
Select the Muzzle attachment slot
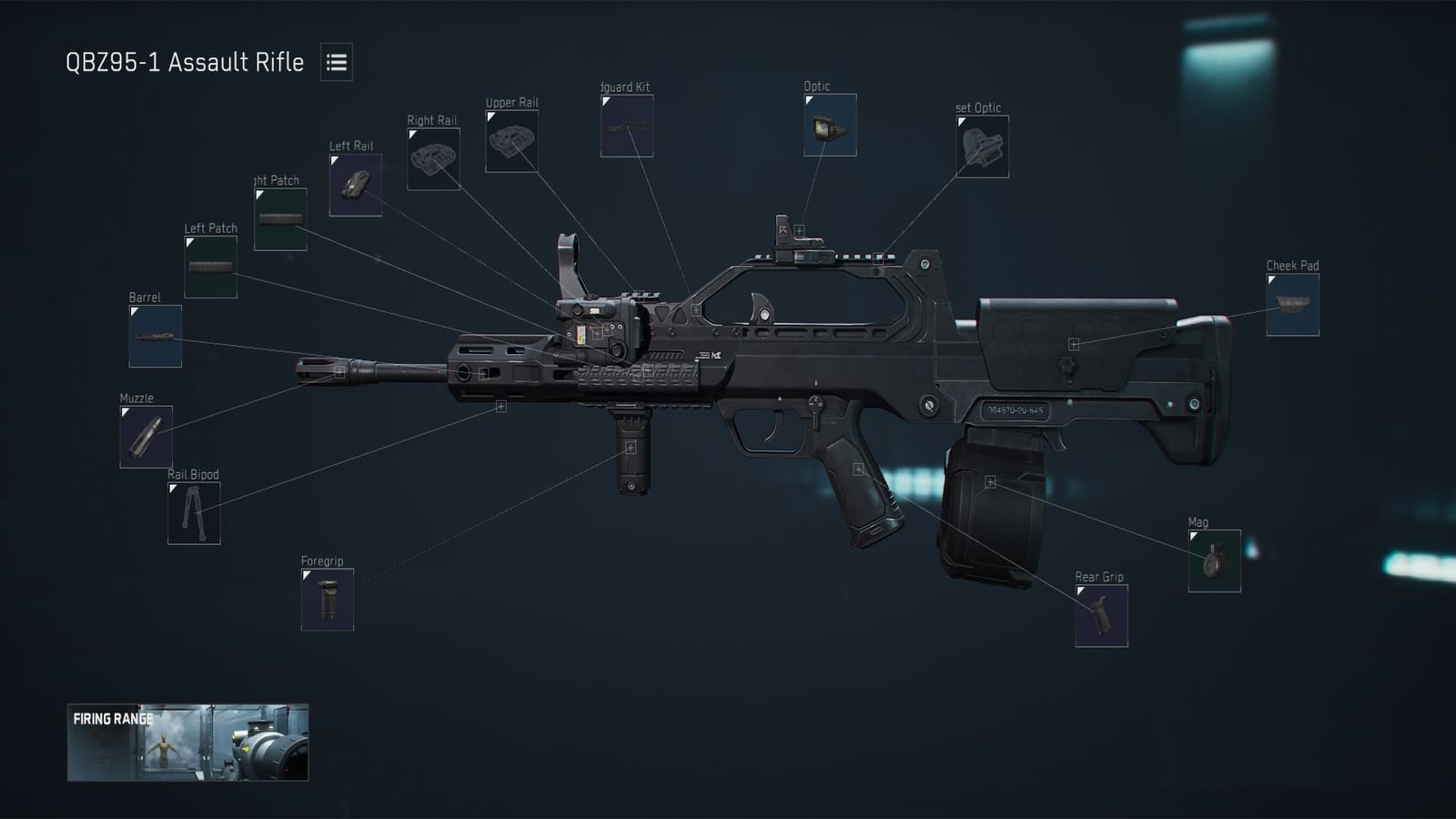point(146,433)
